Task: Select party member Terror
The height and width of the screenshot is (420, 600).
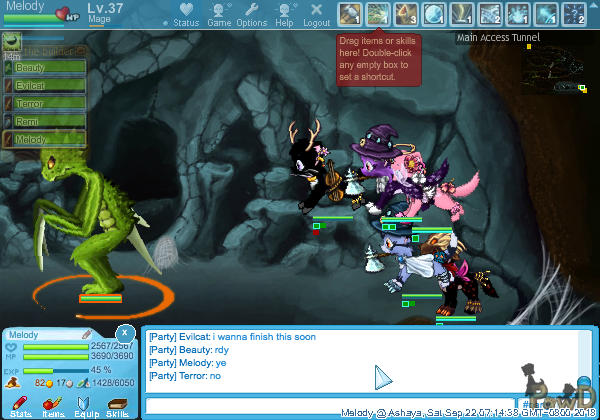Action: [42, 104]
